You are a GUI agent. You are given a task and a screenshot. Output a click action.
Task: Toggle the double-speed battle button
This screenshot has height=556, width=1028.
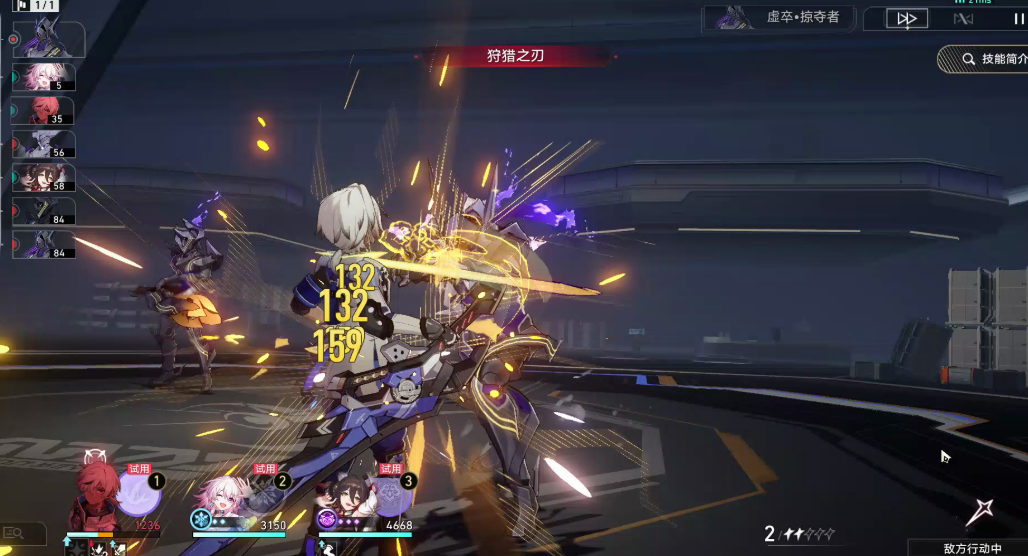click(x=907, y=19)
